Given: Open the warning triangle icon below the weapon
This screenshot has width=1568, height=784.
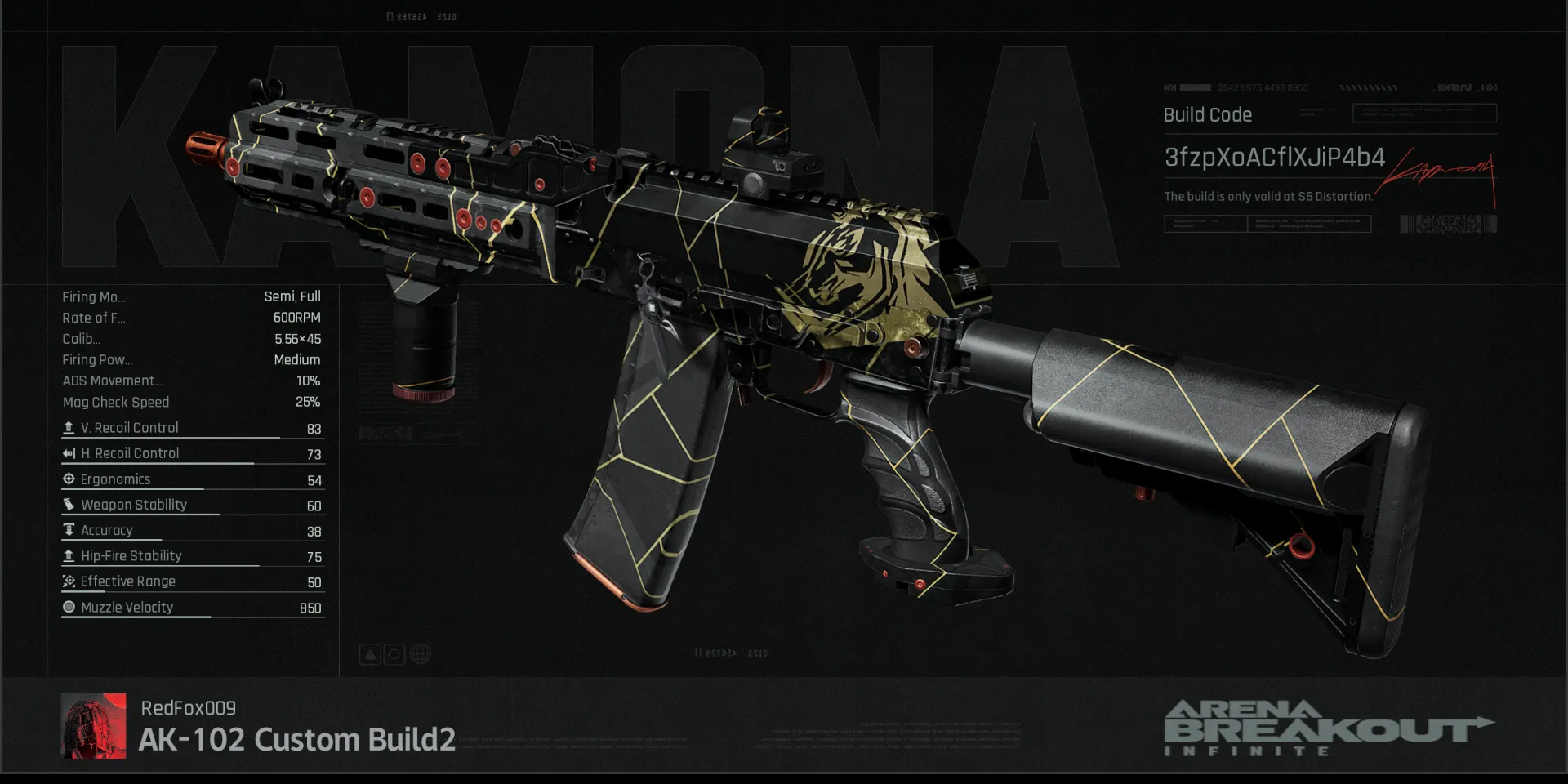Looking at the screenshot, I should tap(371, 653).
